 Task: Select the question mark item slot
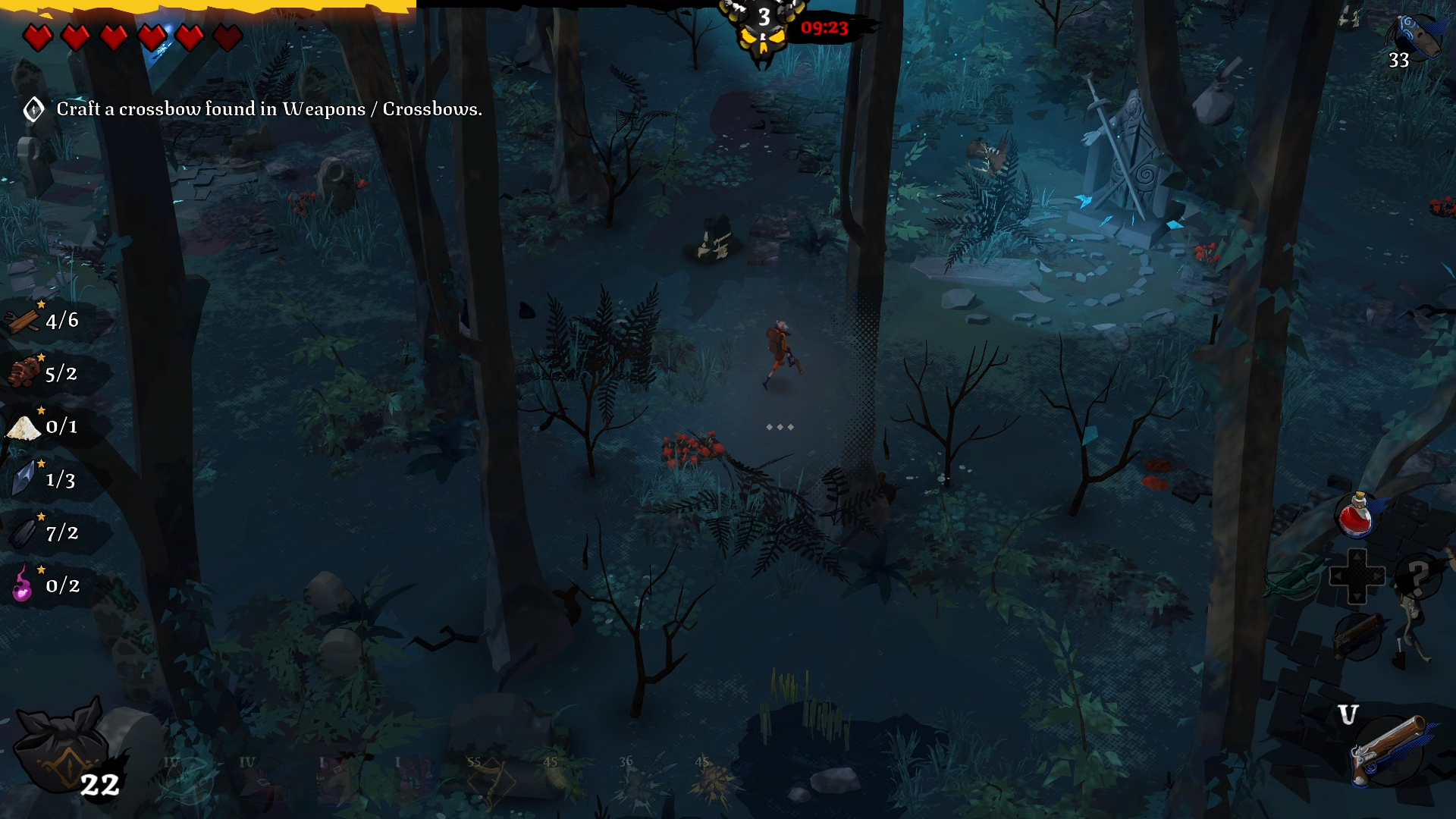tap(1418, 576)
